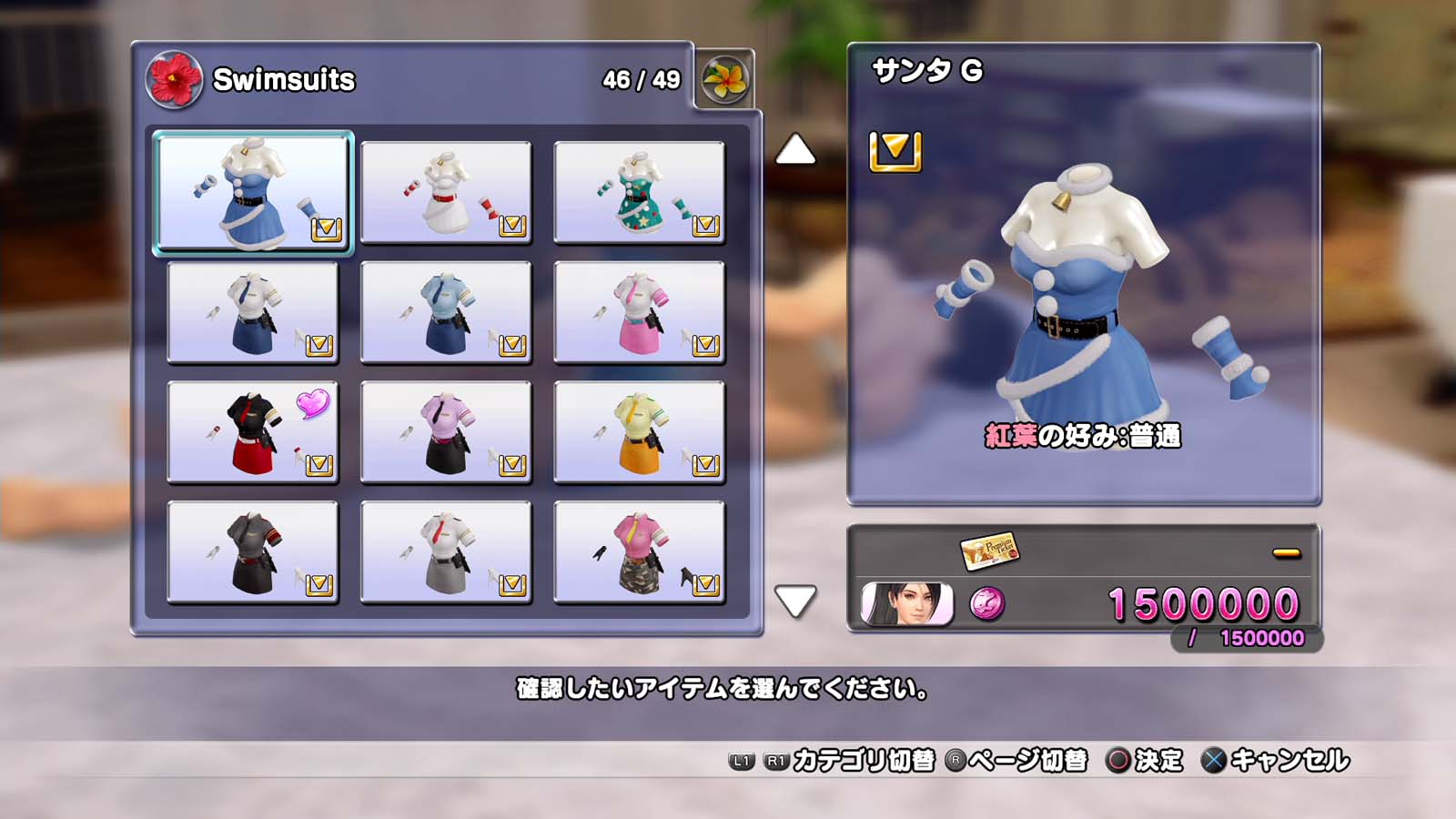The height and width of the screenshot is (819, 1456).
Task: Pick the black and red uniform with heart
Action: (x=253, y=432)
